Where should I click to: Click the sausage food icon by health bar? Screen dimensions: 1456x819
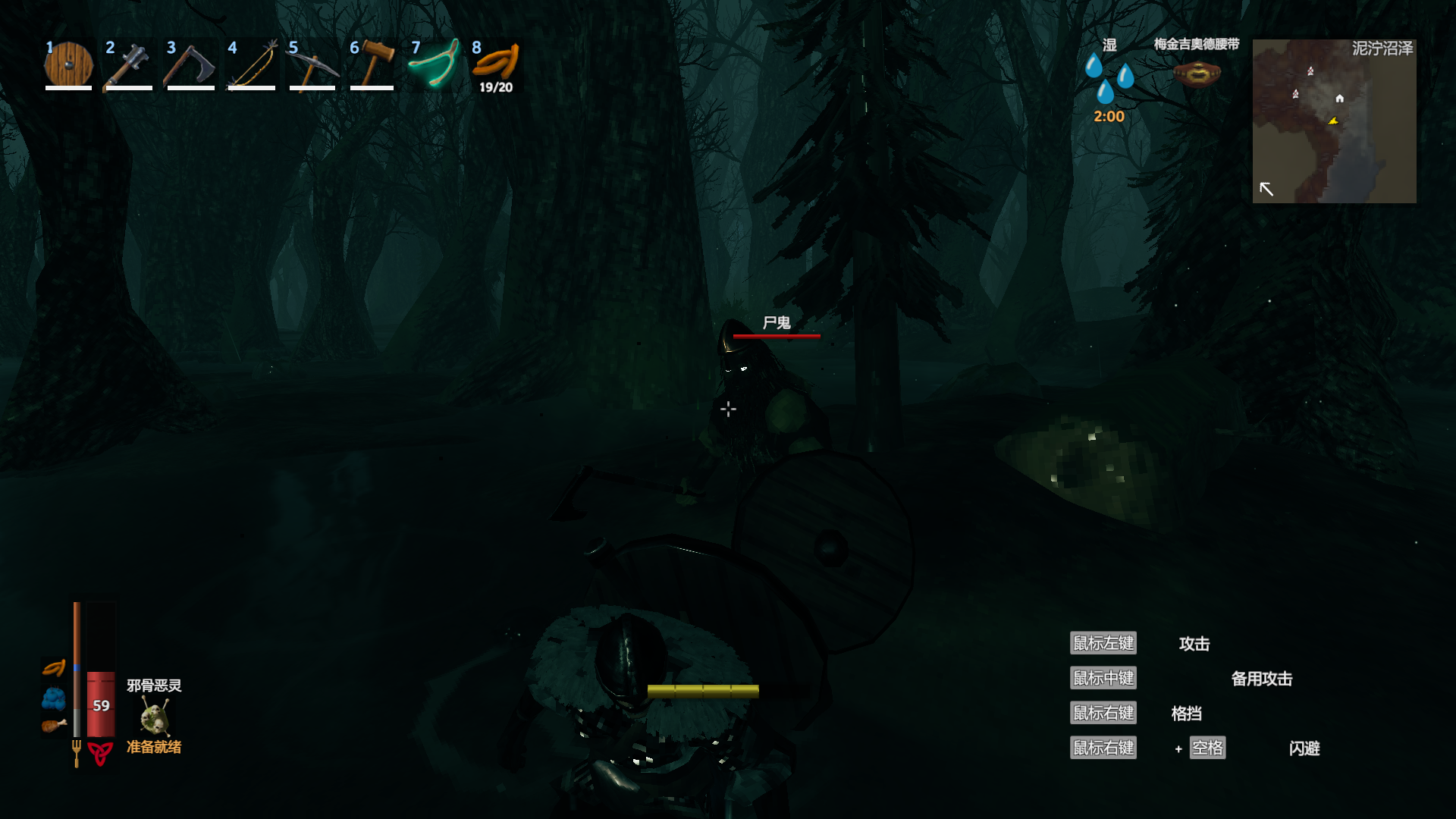pos(54,668)
